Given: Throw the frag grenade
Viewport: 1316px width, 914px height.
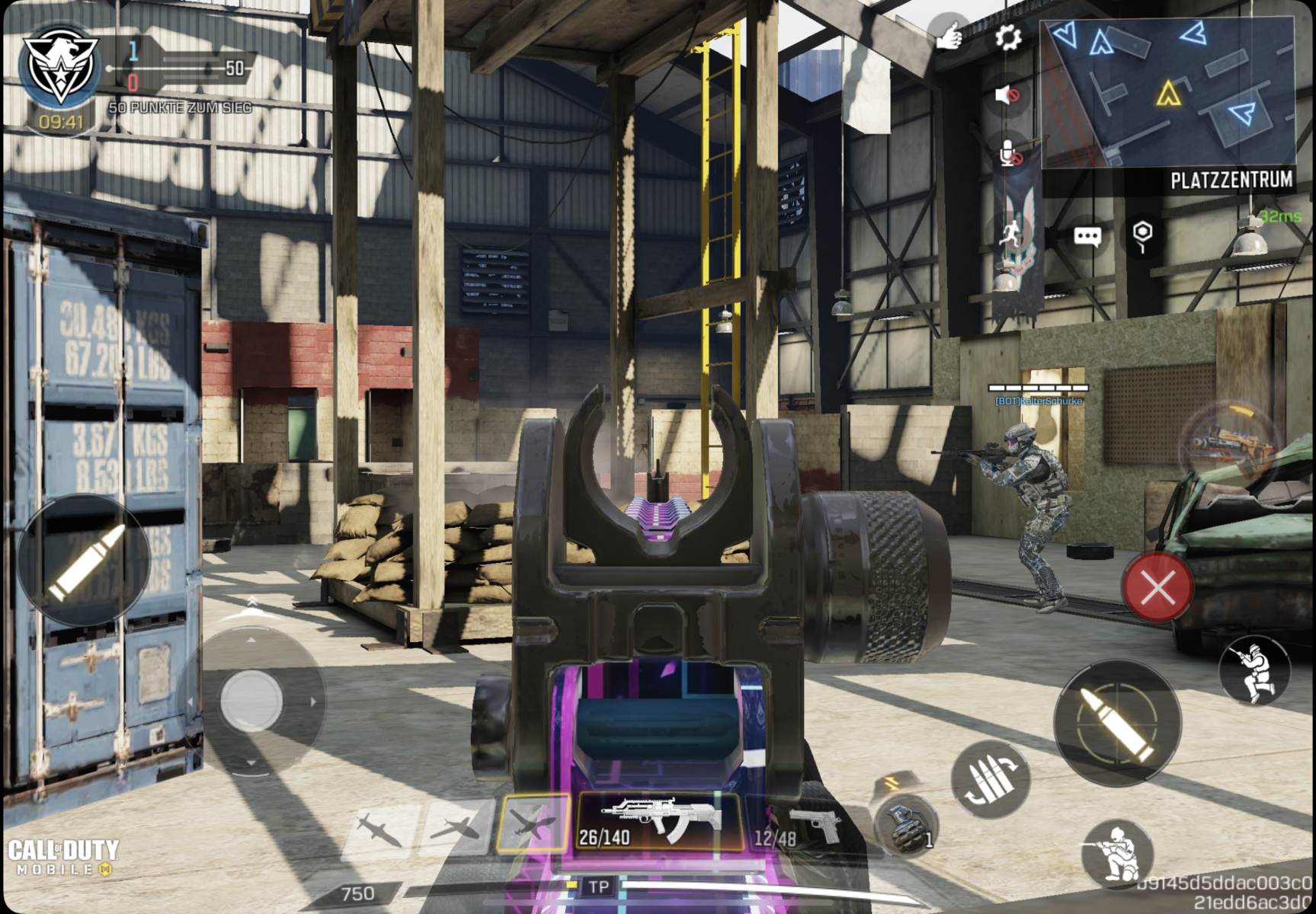Looking at the screenshot, I should (x=905, y=826).
